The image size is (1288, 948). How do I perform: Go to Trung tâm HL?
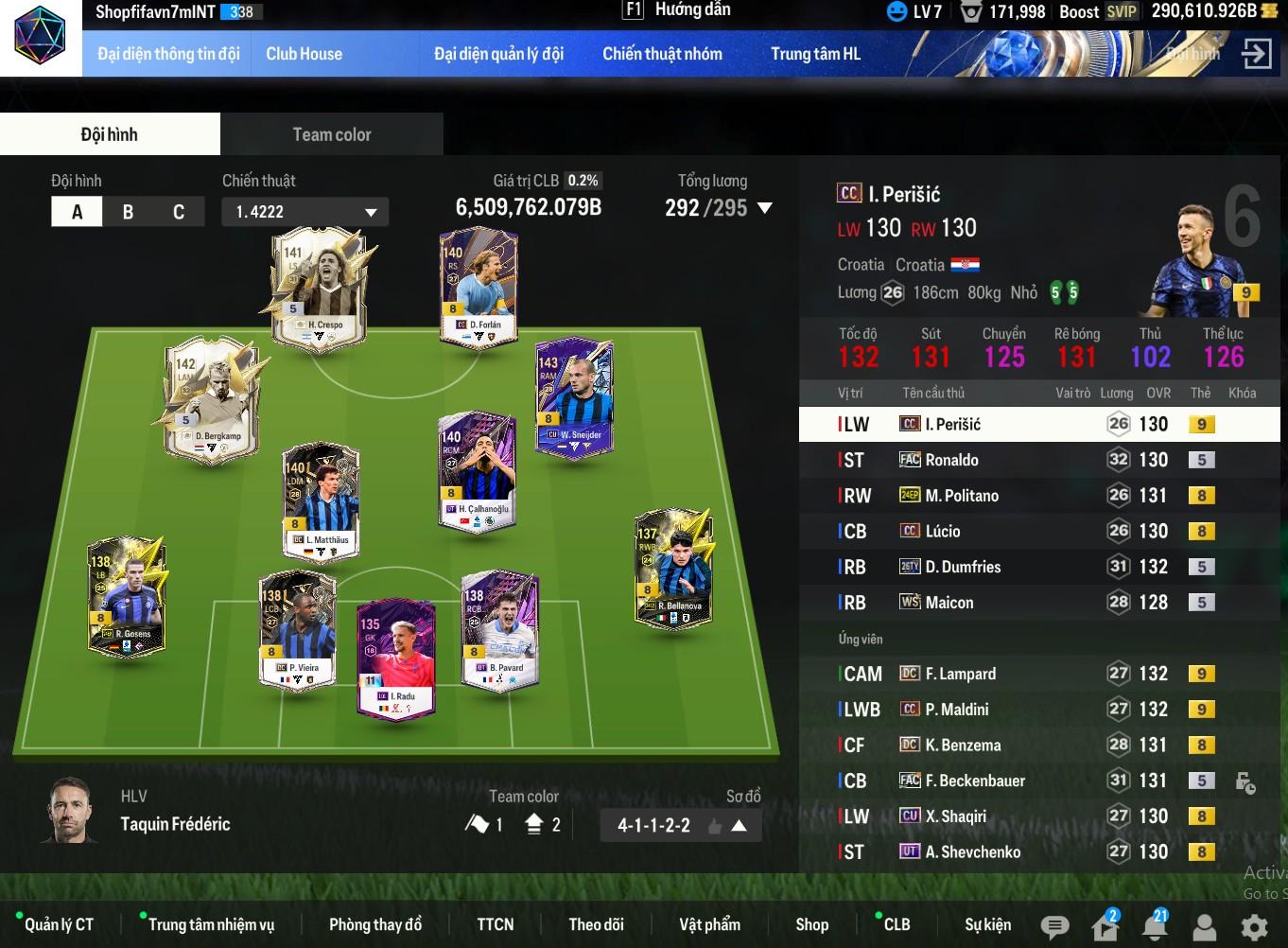[815, 54]
